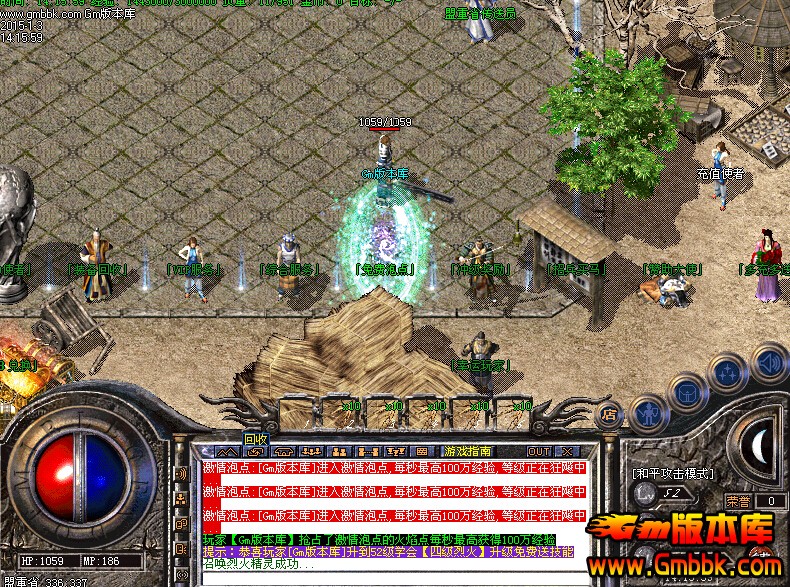Open the shop with the 店 button

(x=608, y=413)
